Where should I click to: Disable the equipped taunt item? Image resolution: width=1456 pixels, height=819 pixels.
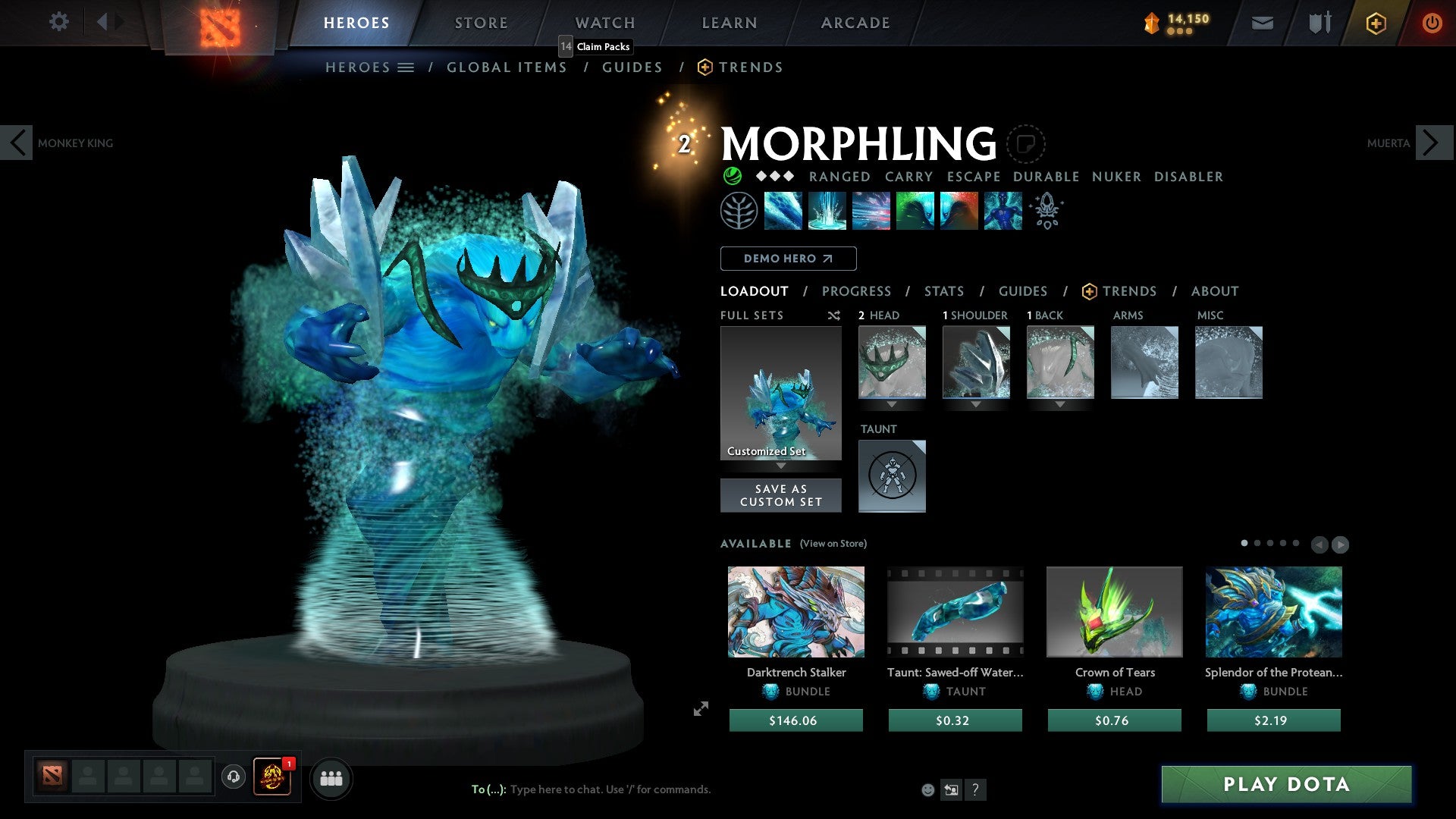tap(892, 476)
